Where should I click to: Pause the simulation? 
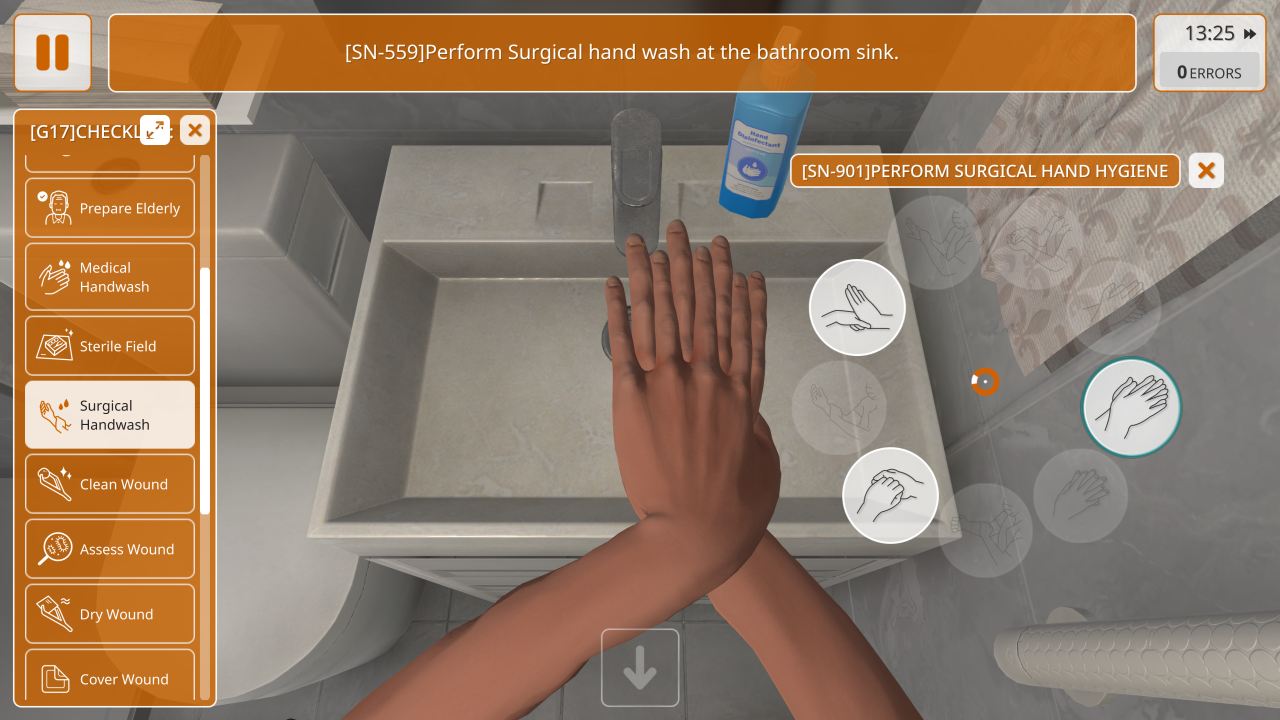point(52,53)
